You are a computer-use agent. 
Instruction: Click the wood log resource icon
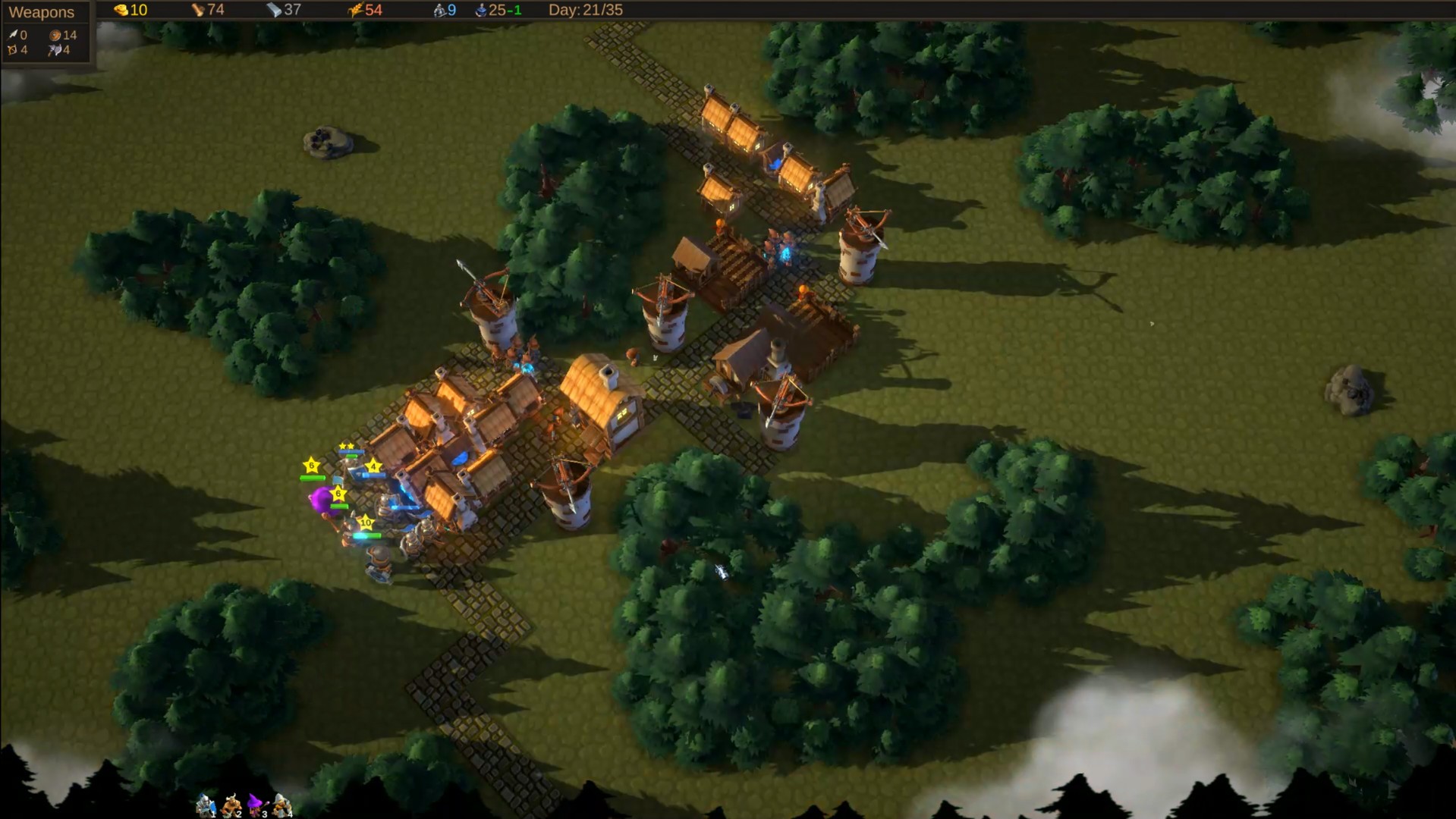tap(199, 11)
